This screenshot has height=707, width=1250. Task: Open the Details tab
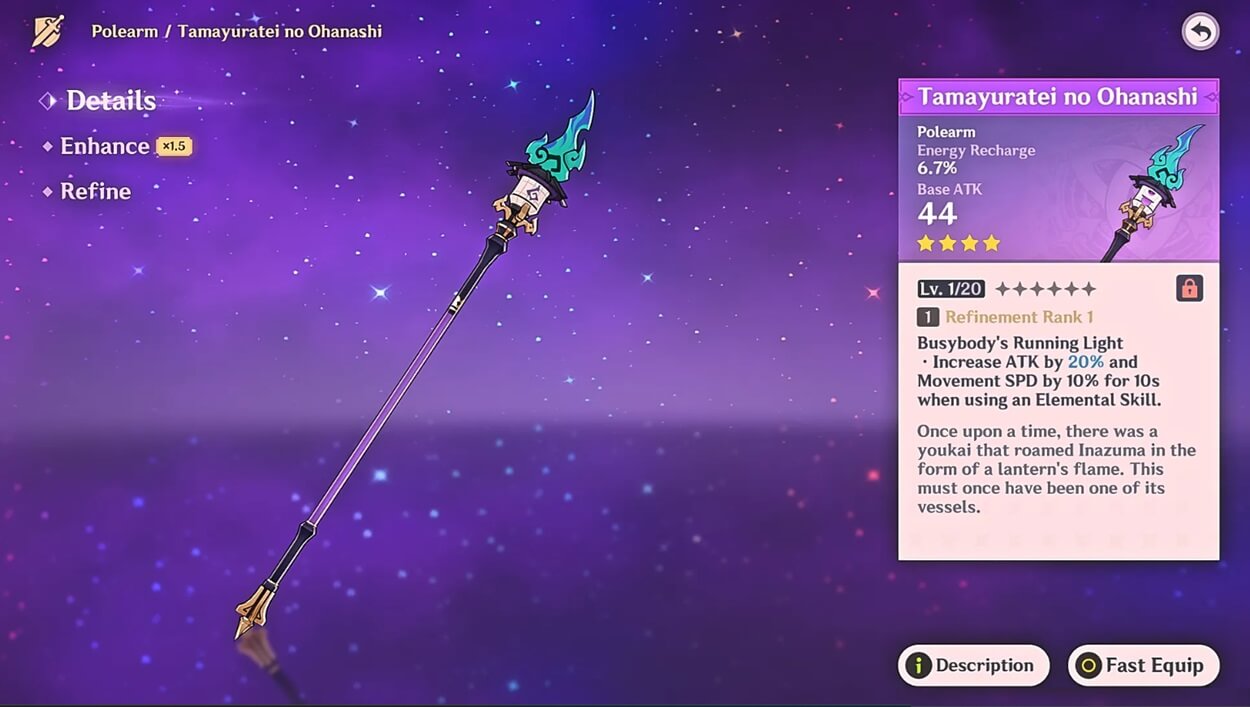[x=110, y=101]
